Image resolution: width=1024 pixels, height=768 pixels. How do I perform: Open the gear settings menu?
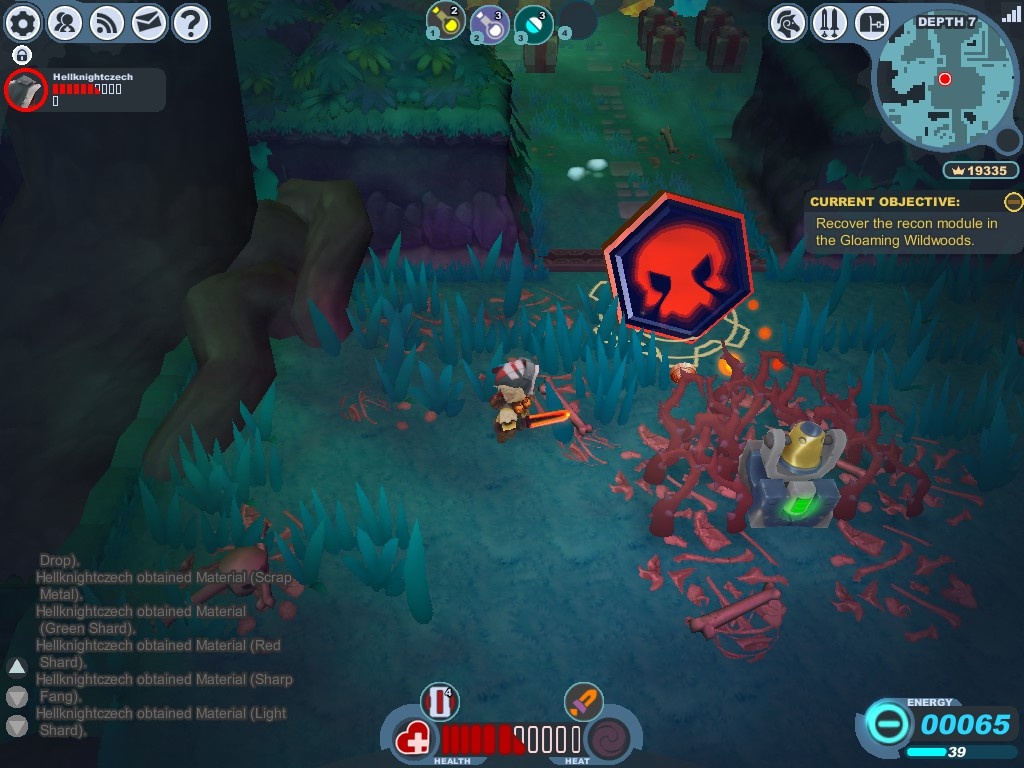pos(23,22)
